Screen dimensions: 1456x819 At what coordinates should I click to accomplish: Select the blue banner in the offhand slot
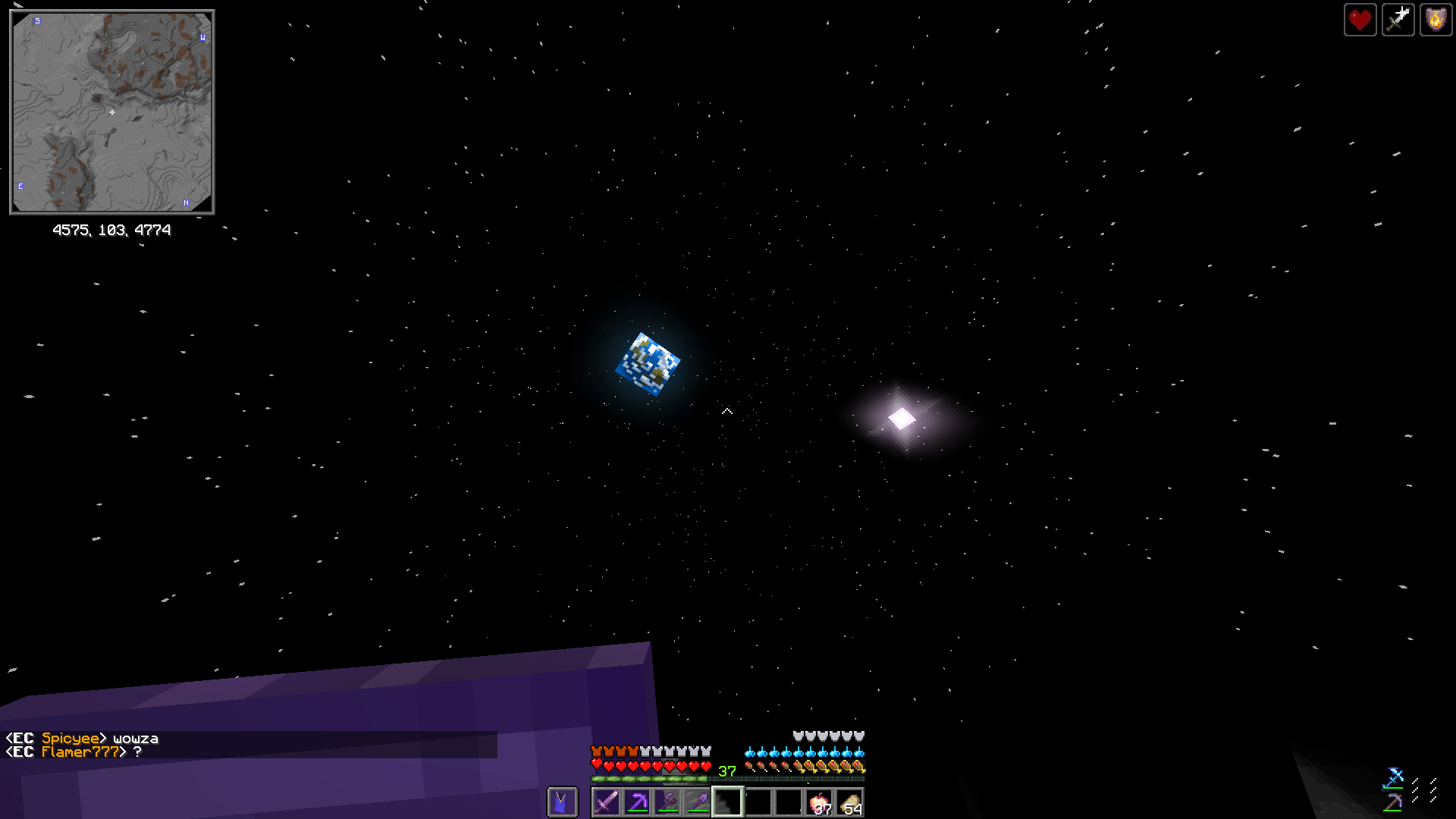(561, 802)
